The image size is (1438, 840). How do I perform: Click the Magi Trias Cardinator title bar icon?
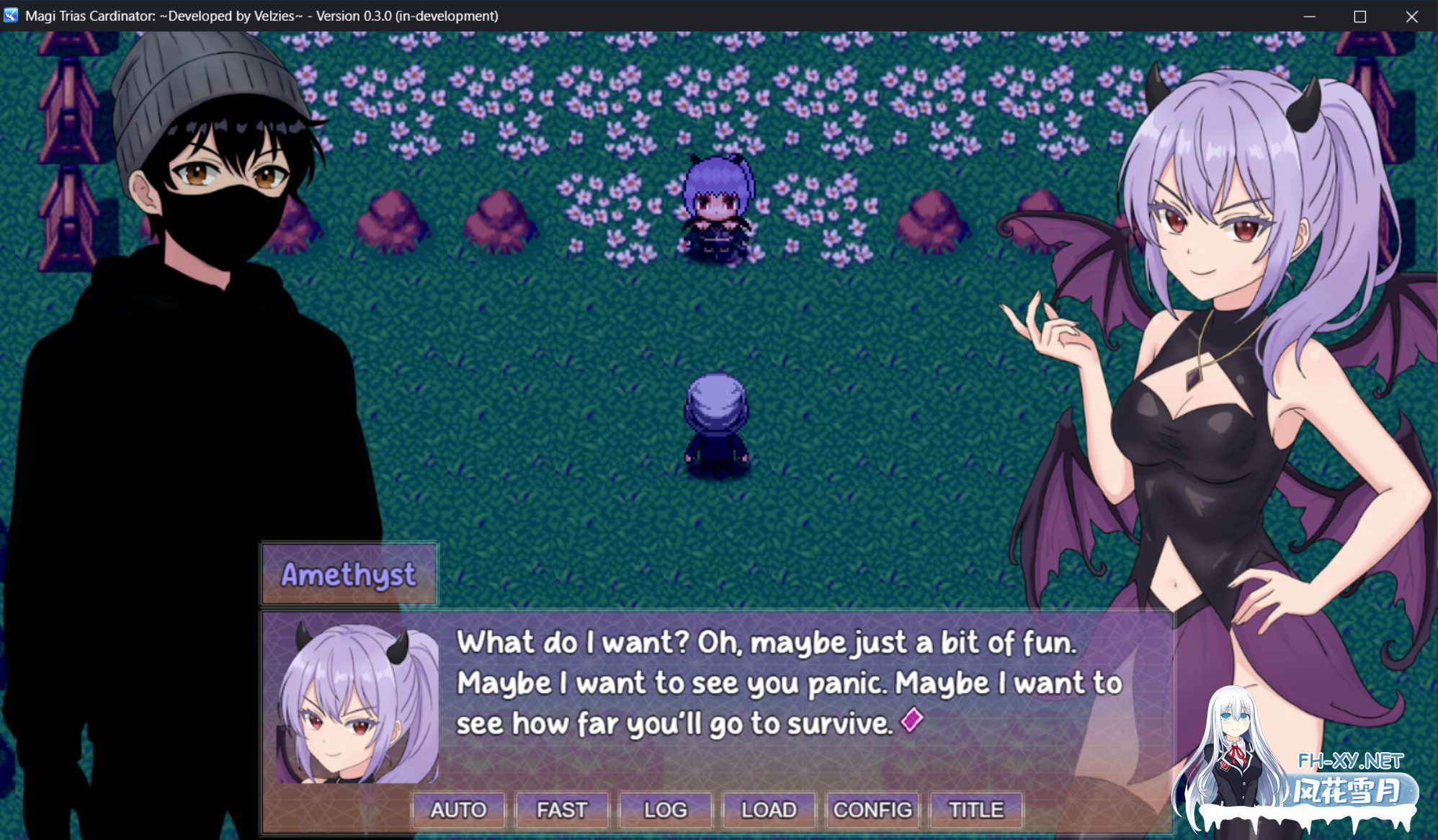[x=10, y=15]
